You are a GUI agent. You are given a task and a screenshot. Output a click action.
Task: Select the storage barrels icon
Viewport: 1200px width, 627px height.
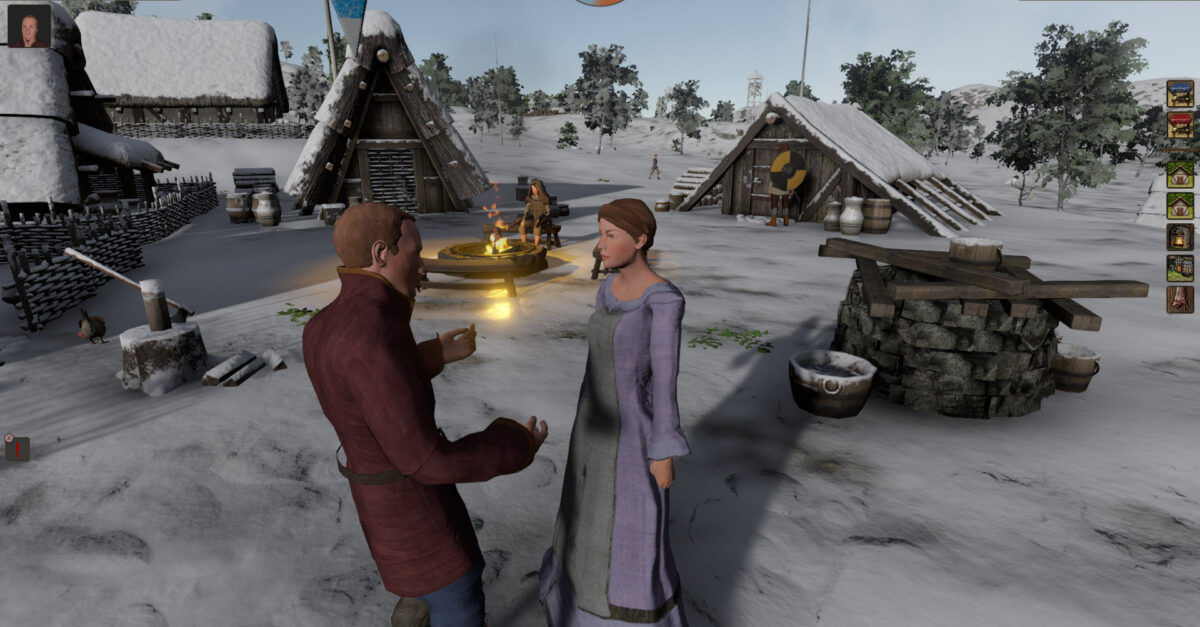[x=1180, y=268]
